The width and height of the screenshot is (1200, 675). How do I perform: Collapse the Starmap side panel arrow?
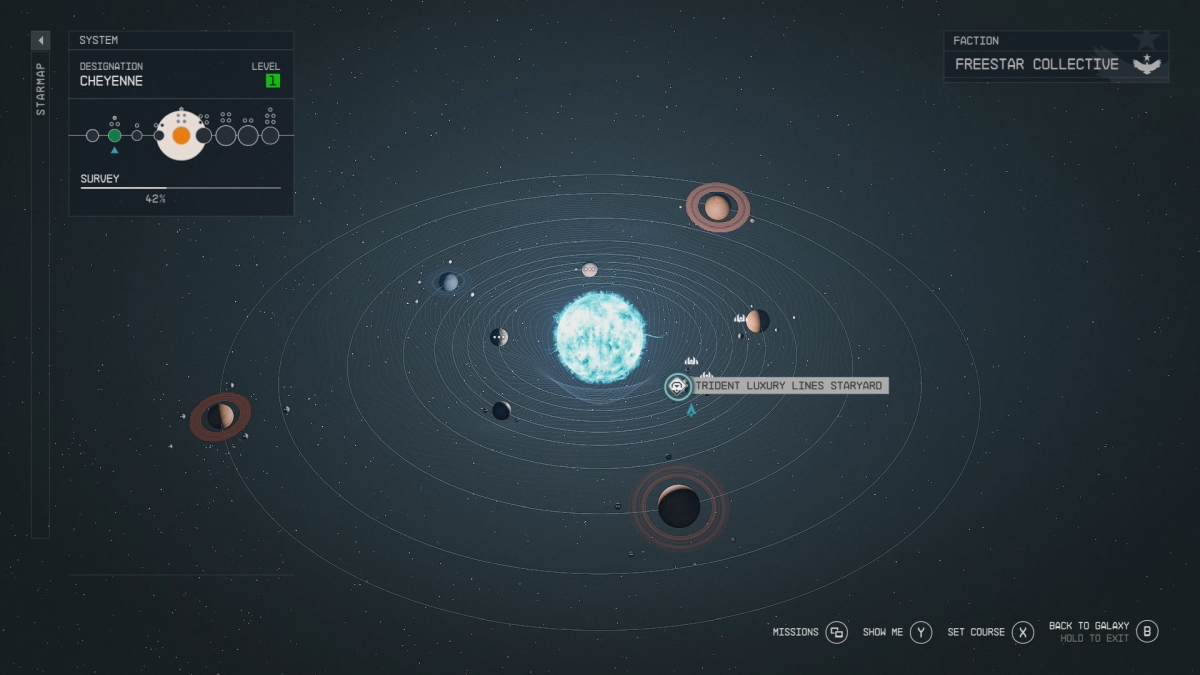click(41, 41)
